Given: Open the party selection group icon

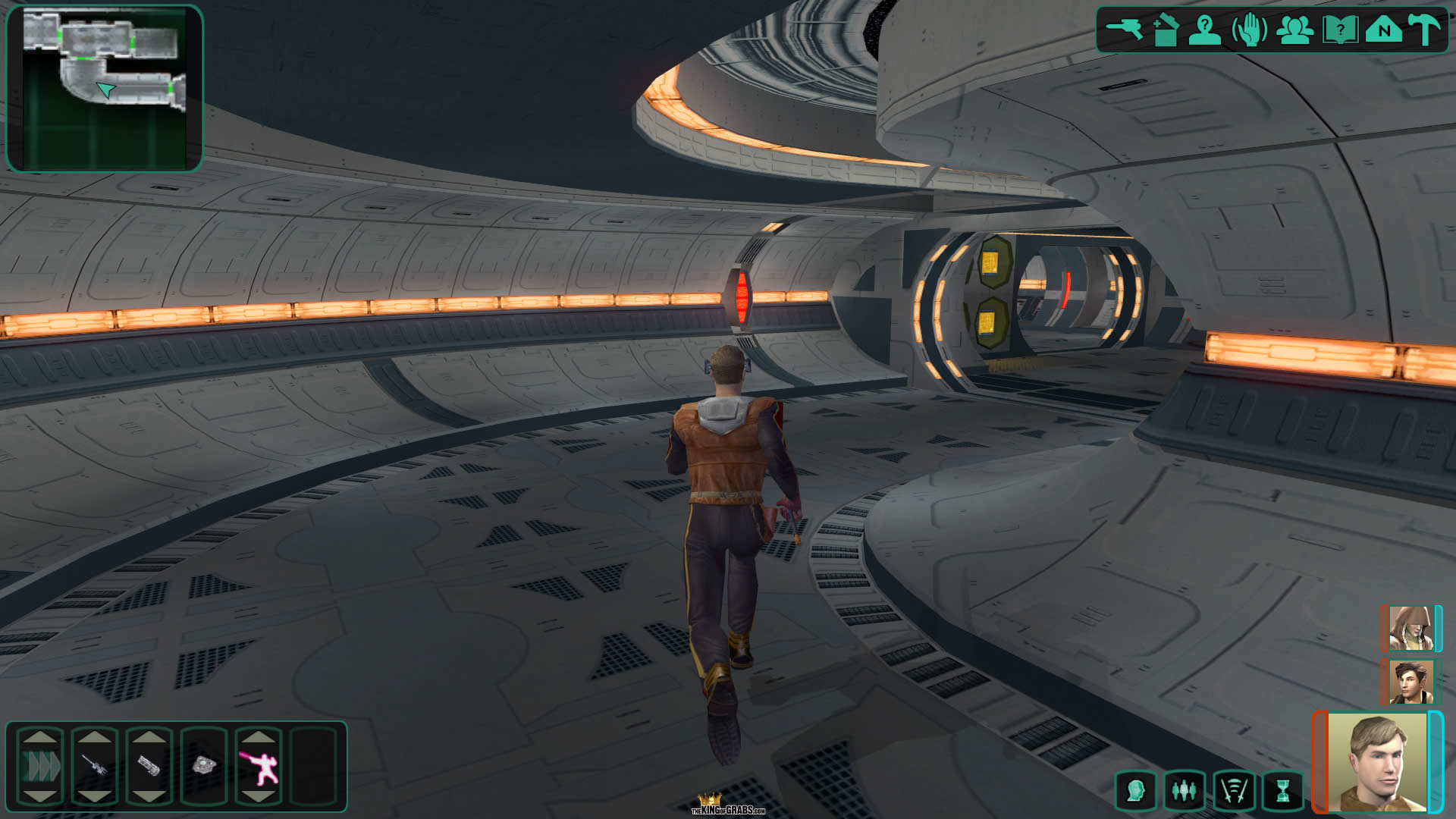Looking at the screenshot, I should pyautogui.click(x=1294, y=30).
